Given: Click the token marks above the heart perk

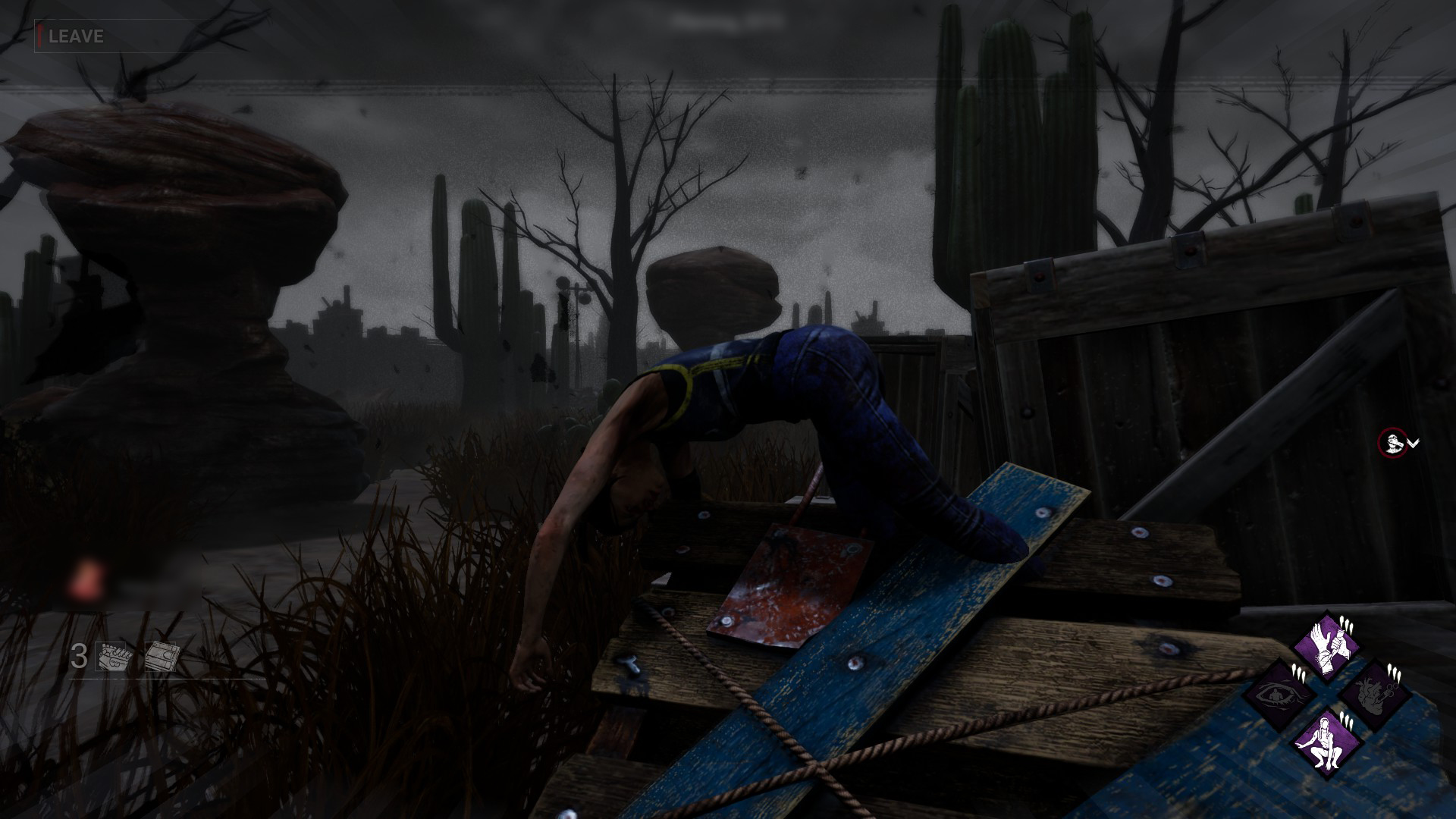Looking at the screenshot, I should click(1395, 673).
